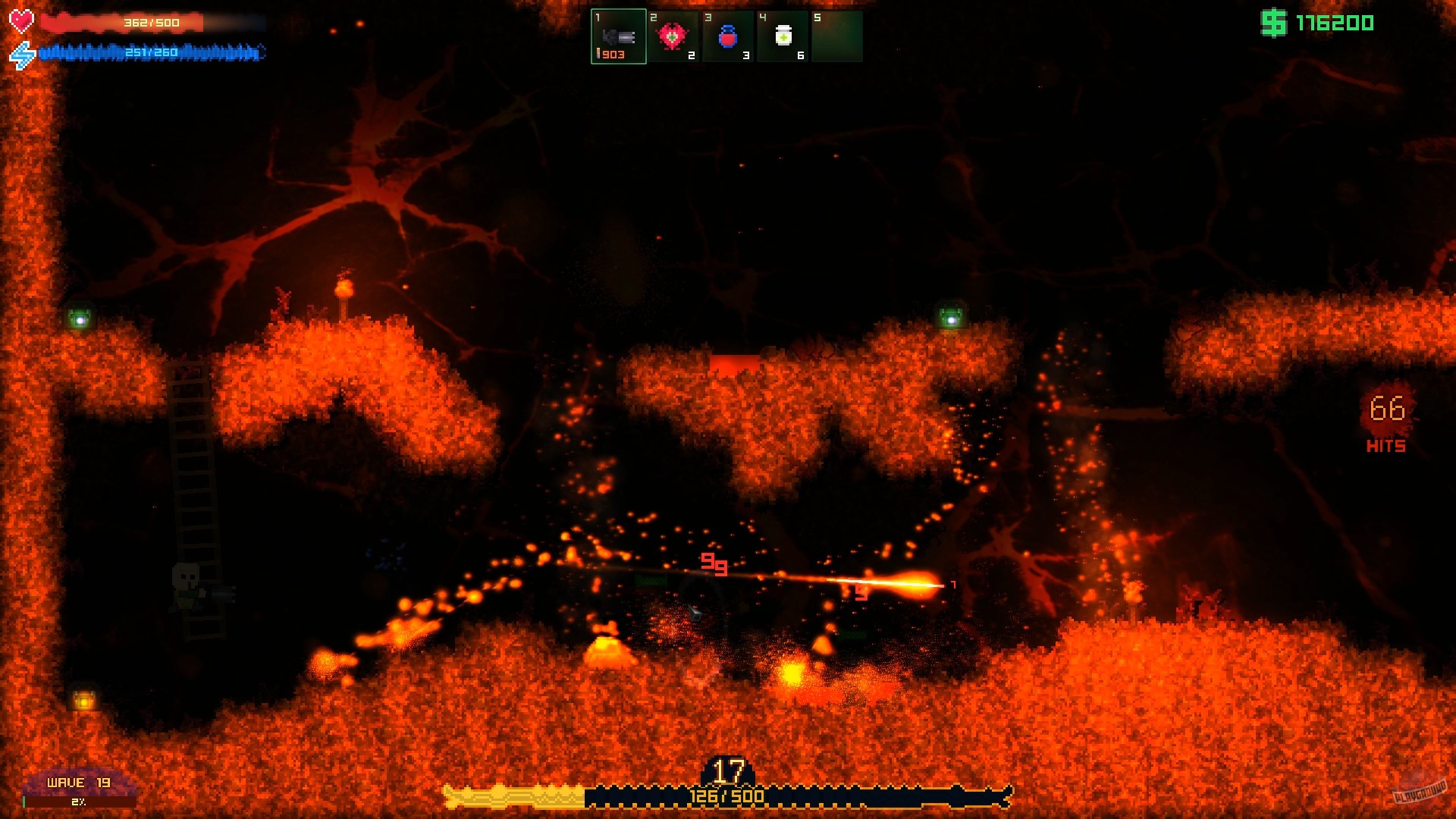Click the blue lightning stamina icon
Screen dimensions: 1456x819
click(20, 53)
